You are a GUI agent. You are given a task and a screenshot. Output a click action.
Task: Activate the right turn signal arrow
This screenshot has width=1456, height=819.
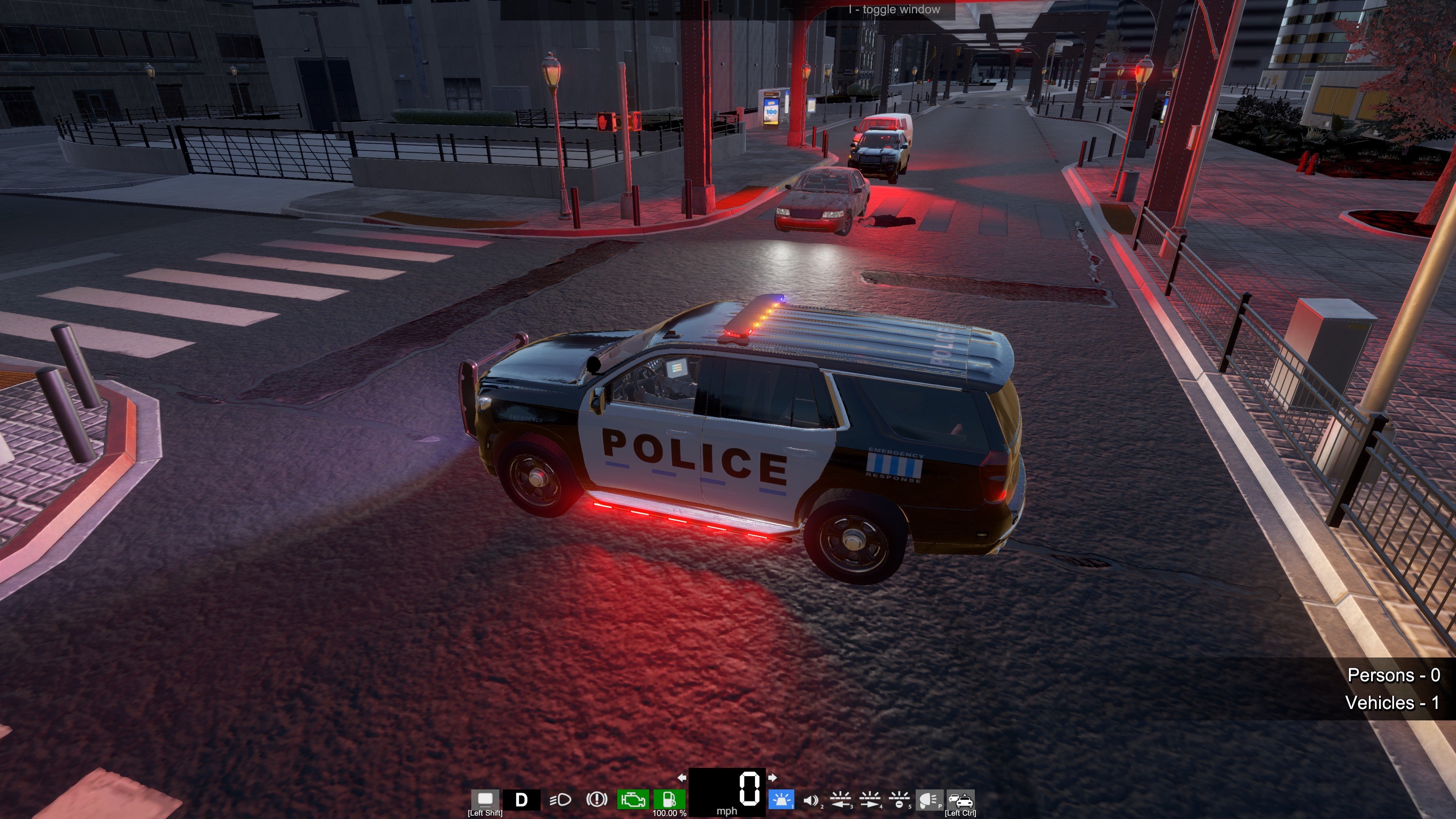pyautogui.click(x=772, y=778)
